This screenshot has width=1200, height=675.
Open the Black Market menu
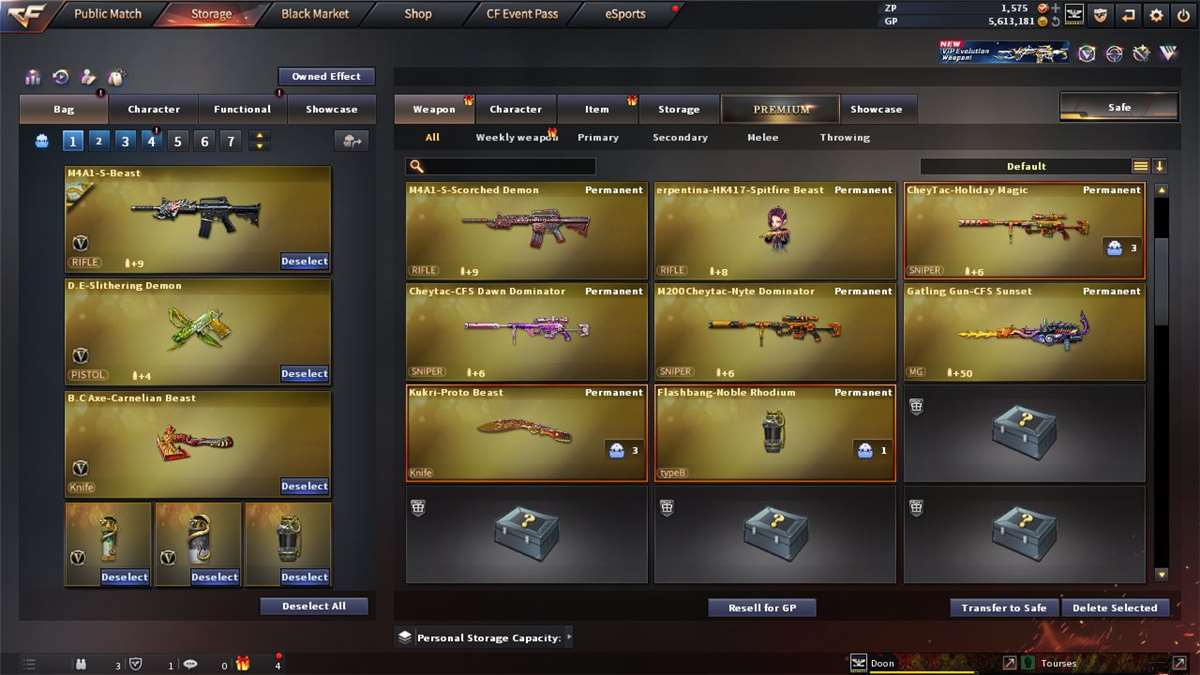315,14
